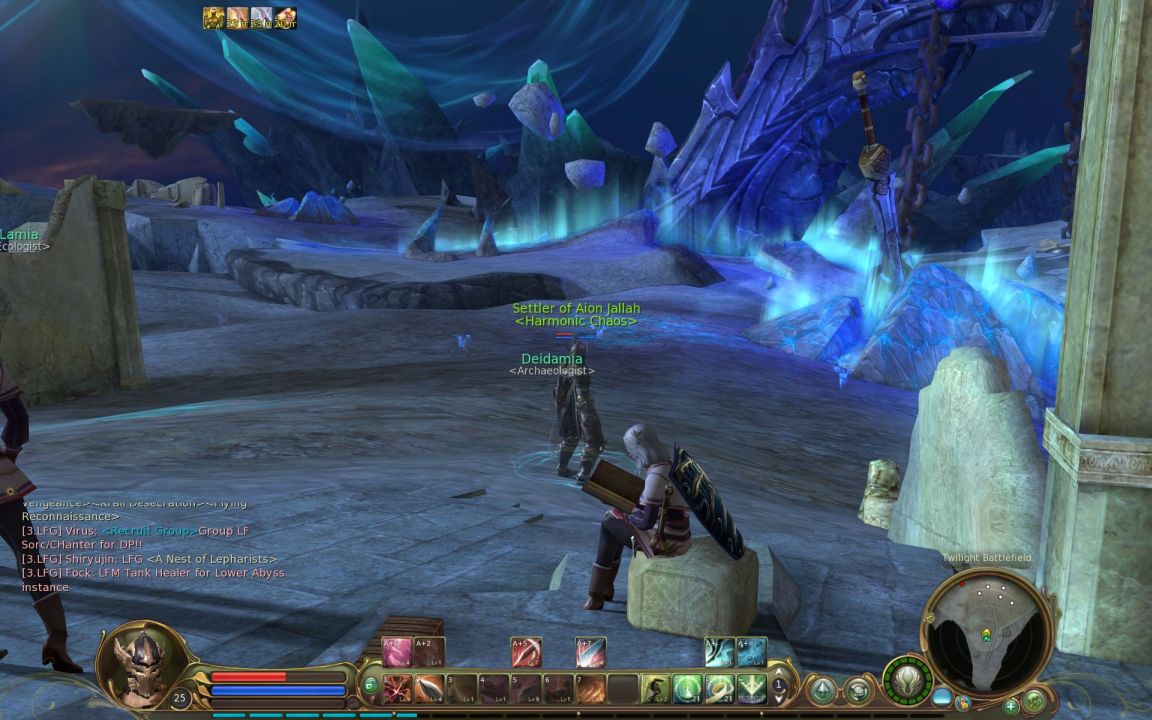Image resolution: width=1152 pixels, height=720 pixels.
Task: Use the yellow-green skill with a dark hooked figure
Action: (x=655, y=688)
